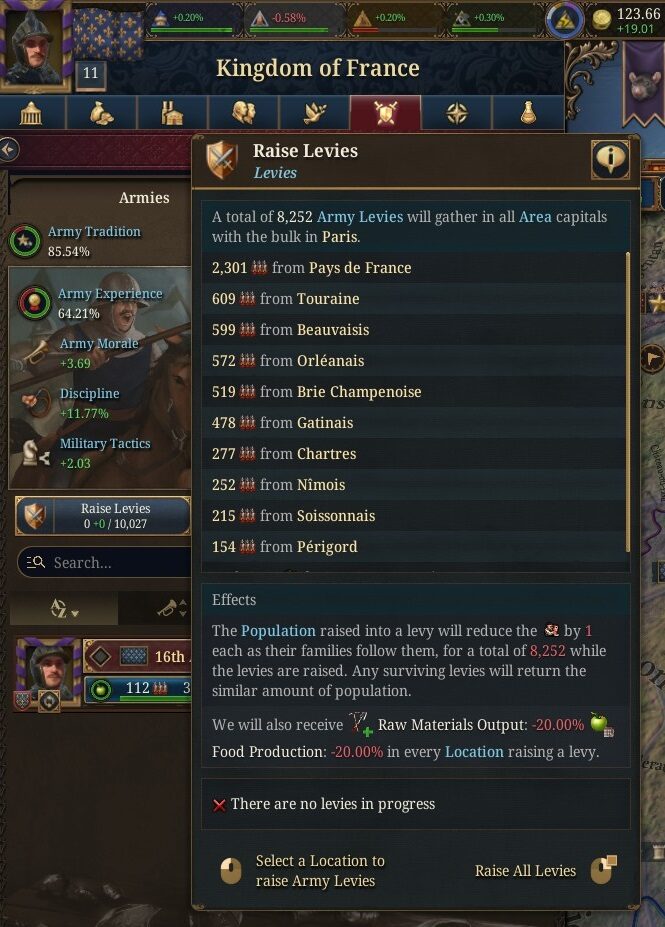
Task: Click the ruler portrait in the top corner
Action: [x=35, y=42]
